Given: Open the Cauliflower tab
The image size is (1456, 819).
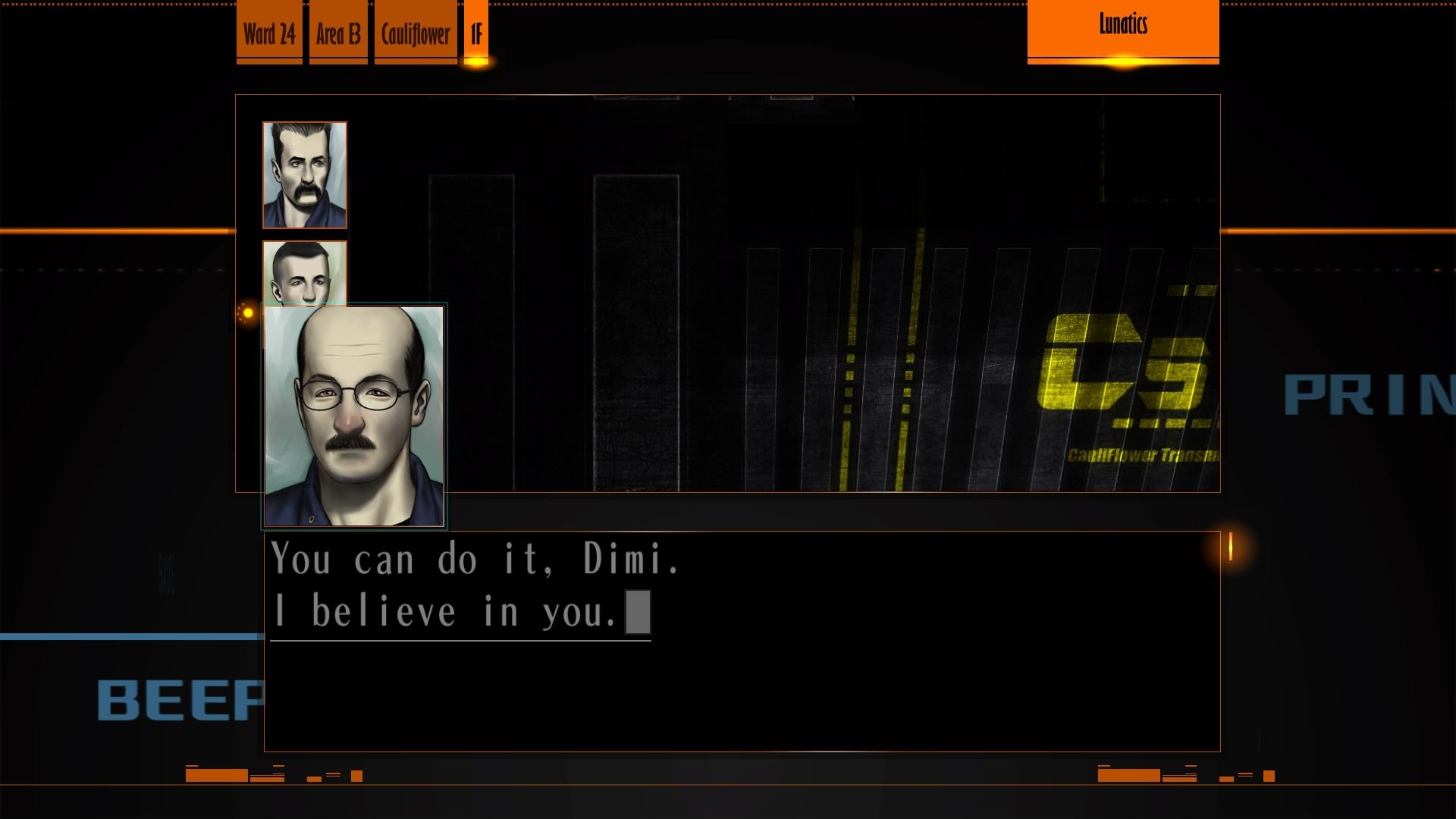Looking at the screenshot, I should tap(414, 33).
